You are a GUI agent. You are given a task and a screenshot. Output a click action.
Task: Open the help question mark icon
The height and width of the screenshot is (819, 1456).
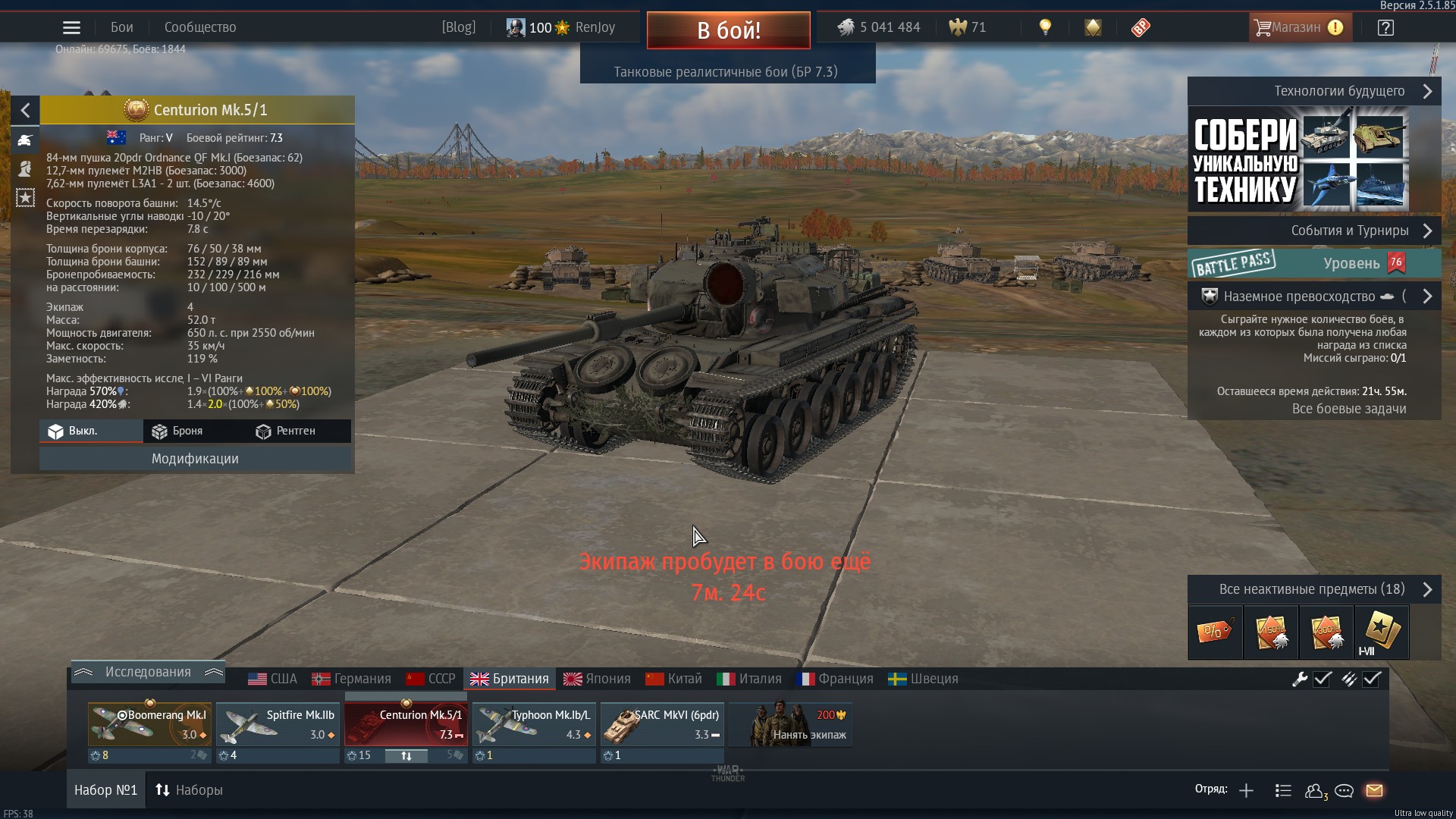point(1385,28)
